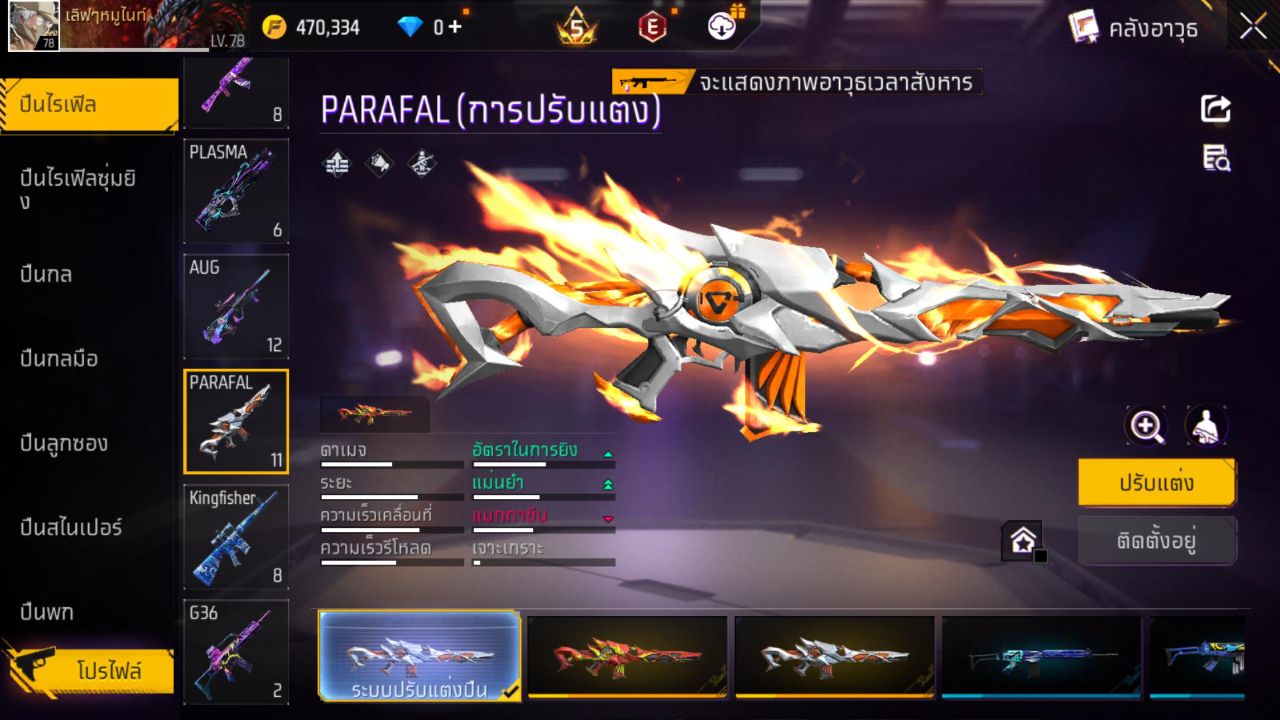This screenshot has width=1280, height=720.
Task: Open the ปืนพก pistol category
Action: click(45, 612)
